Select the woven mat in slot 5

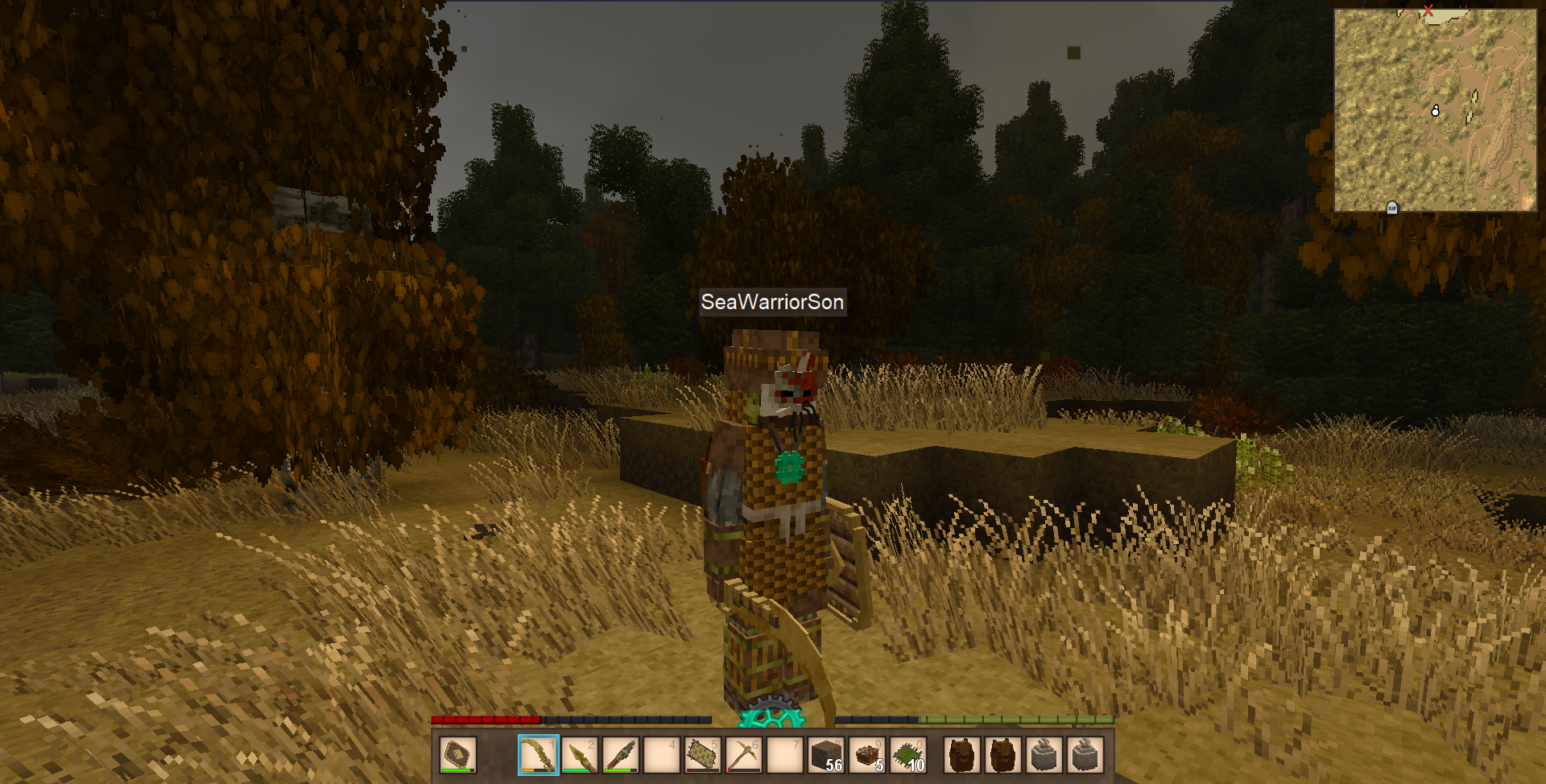(x=703, y=755)
